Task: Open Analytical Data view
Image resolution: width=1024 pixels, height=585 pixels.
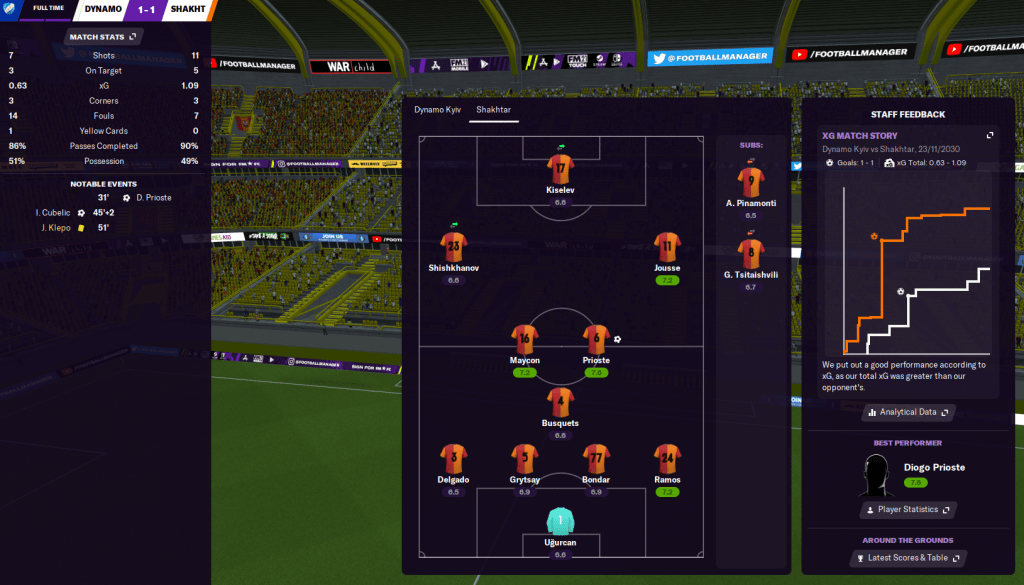Action: click(908, 412)
